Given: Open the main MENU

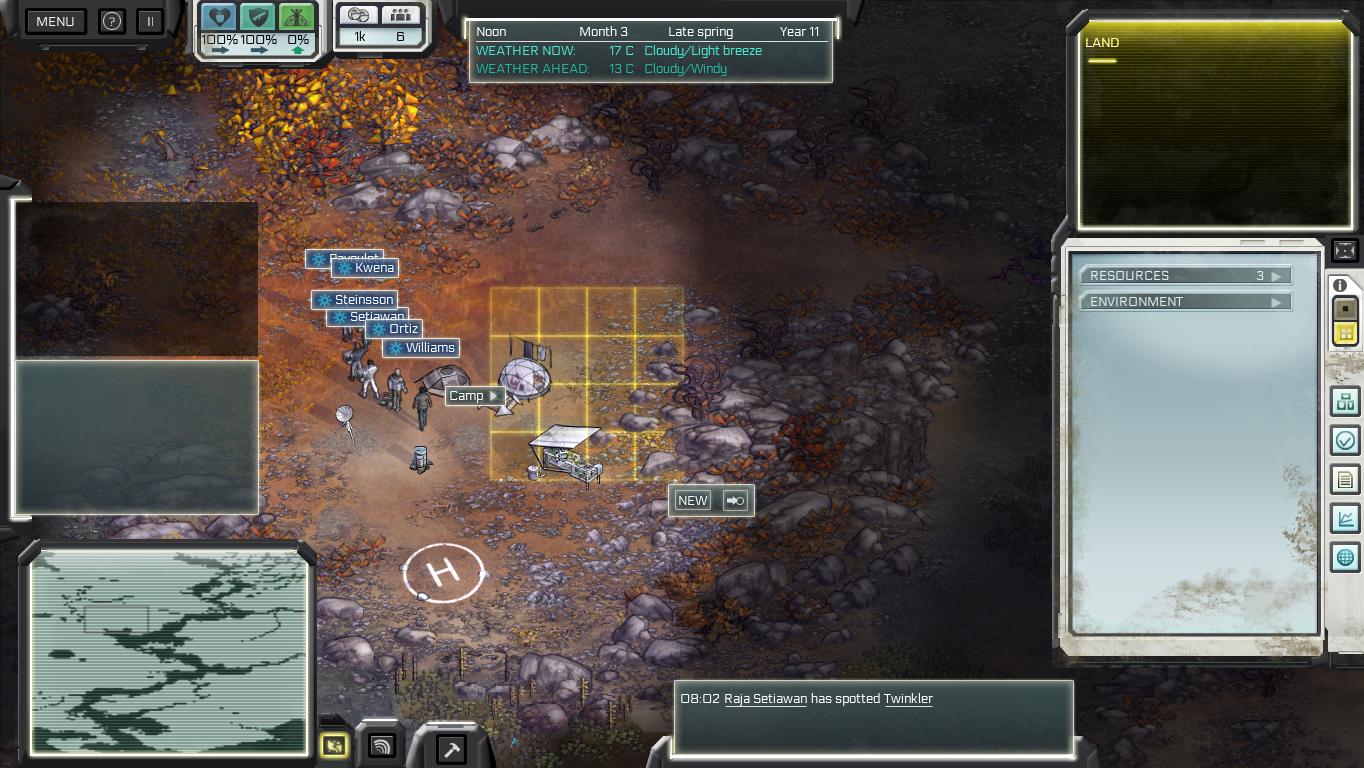Looking at the screenshot, I should click(x=55, y=21).
